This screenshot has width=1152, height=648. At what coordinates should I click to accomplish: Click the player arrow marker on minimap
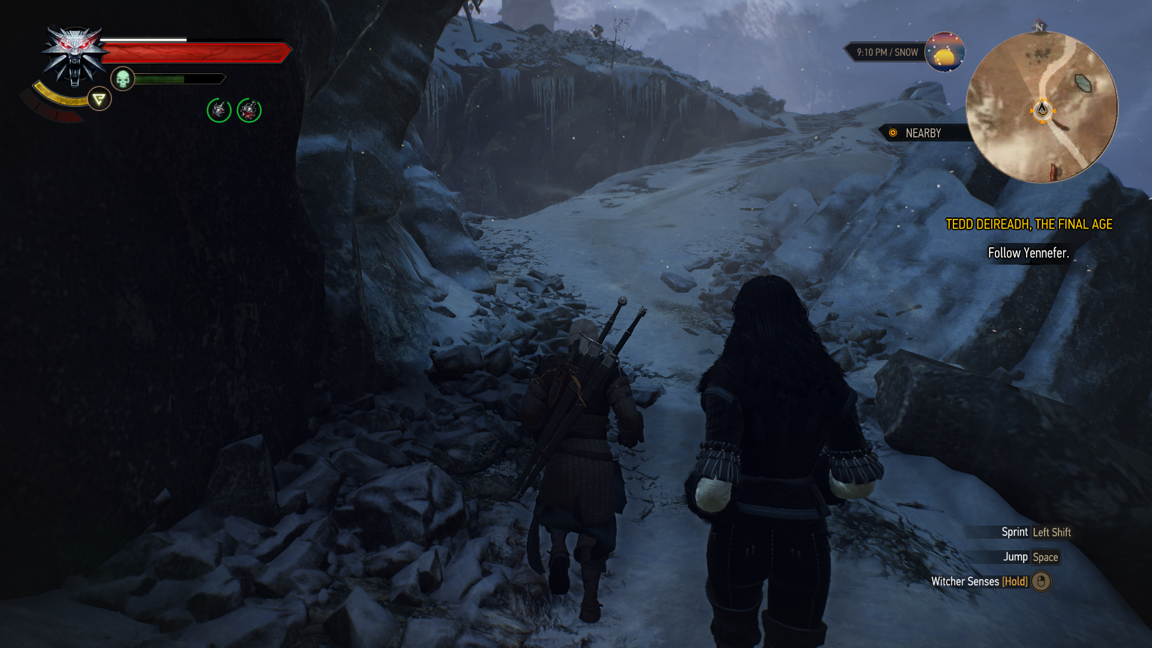[1041, 109]
